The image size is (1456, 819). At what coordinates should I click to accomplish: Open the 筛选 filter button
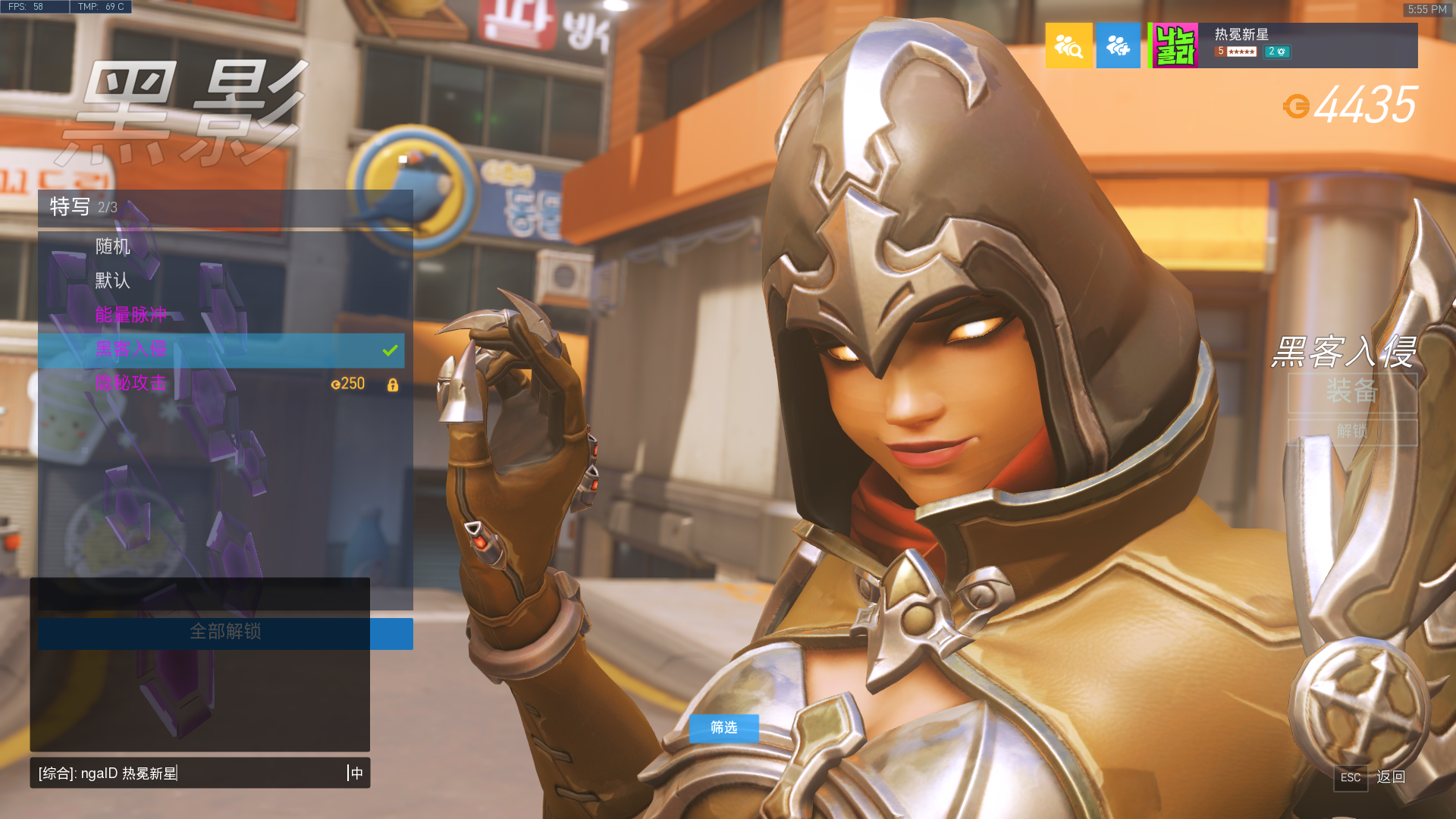[723, 728]
